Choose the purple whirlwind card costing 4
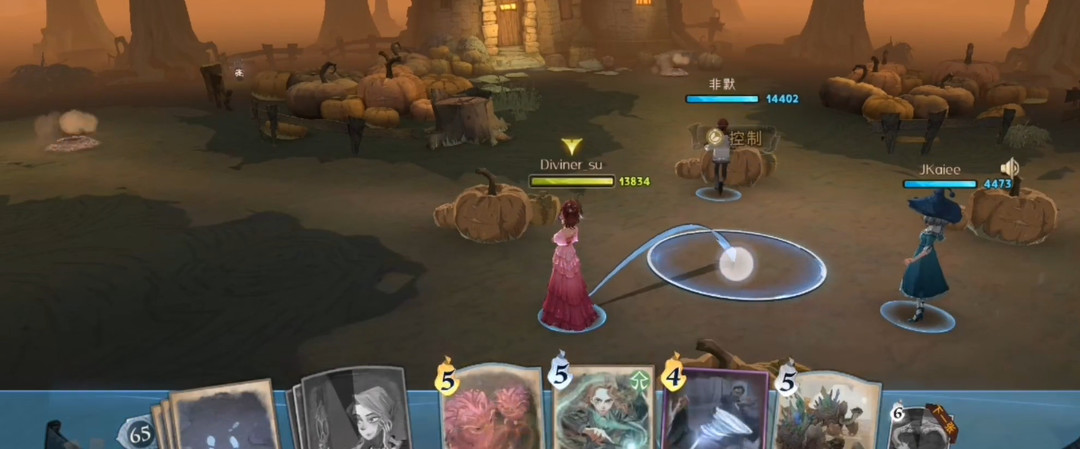This screenshot has width=1080, height=449. (x=718, y=412)
